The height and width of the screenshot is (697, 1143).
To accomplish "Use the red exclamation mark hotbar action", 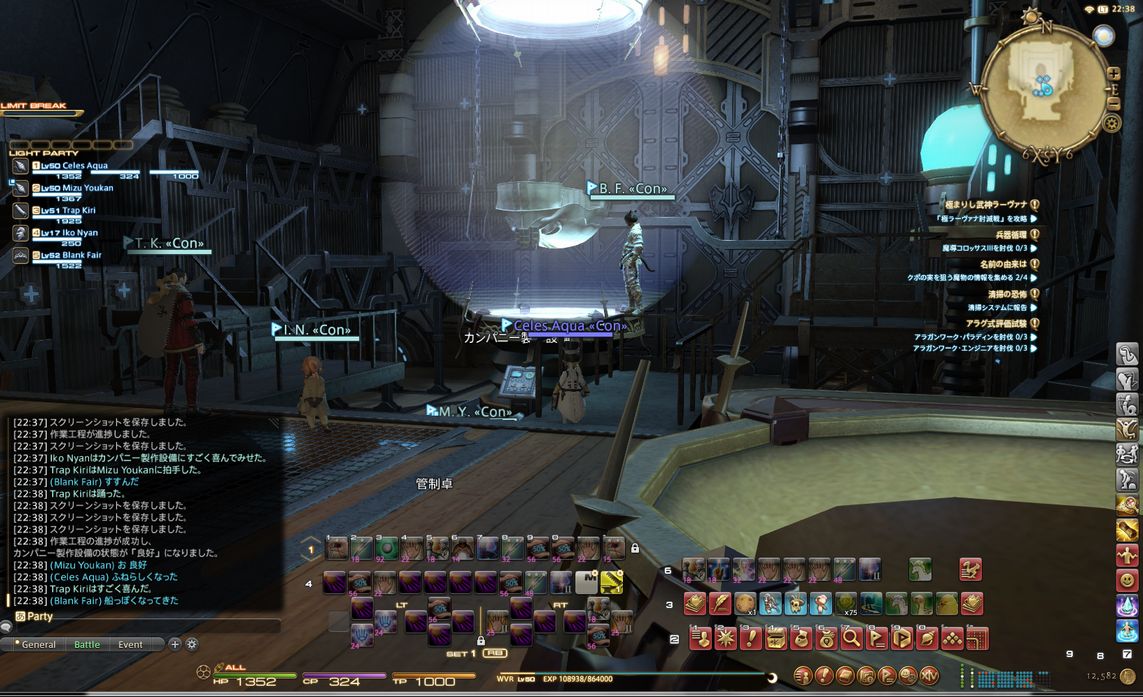I will (x=750, y=638).
